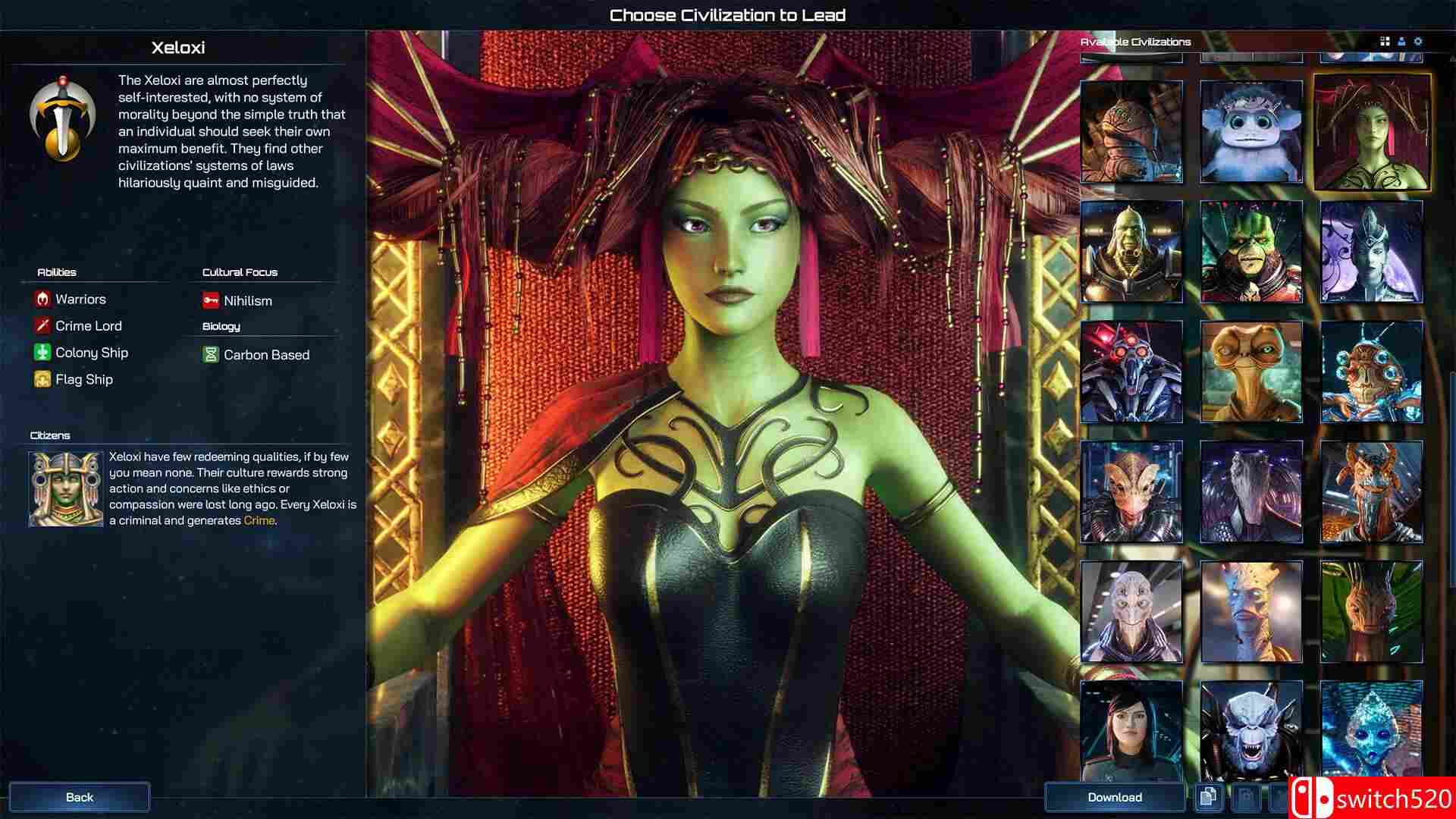1456x819 pixels.
Task: Select the Flag Ship ability icon
Action: click(42, 378)
